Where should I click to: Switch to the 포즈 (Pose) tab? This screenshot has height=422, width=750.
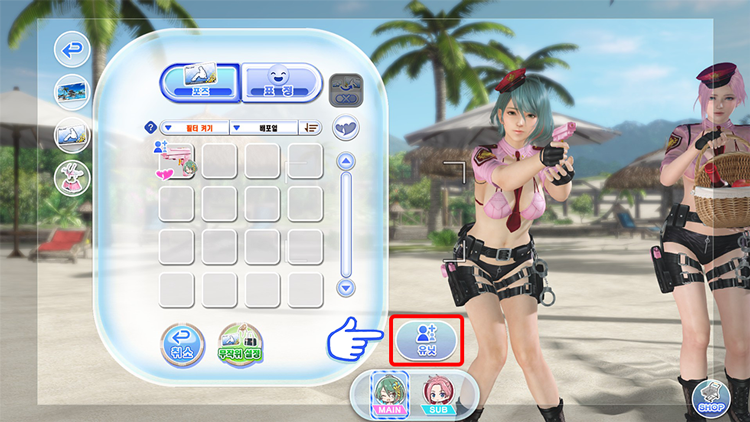[x=199, y=83]
